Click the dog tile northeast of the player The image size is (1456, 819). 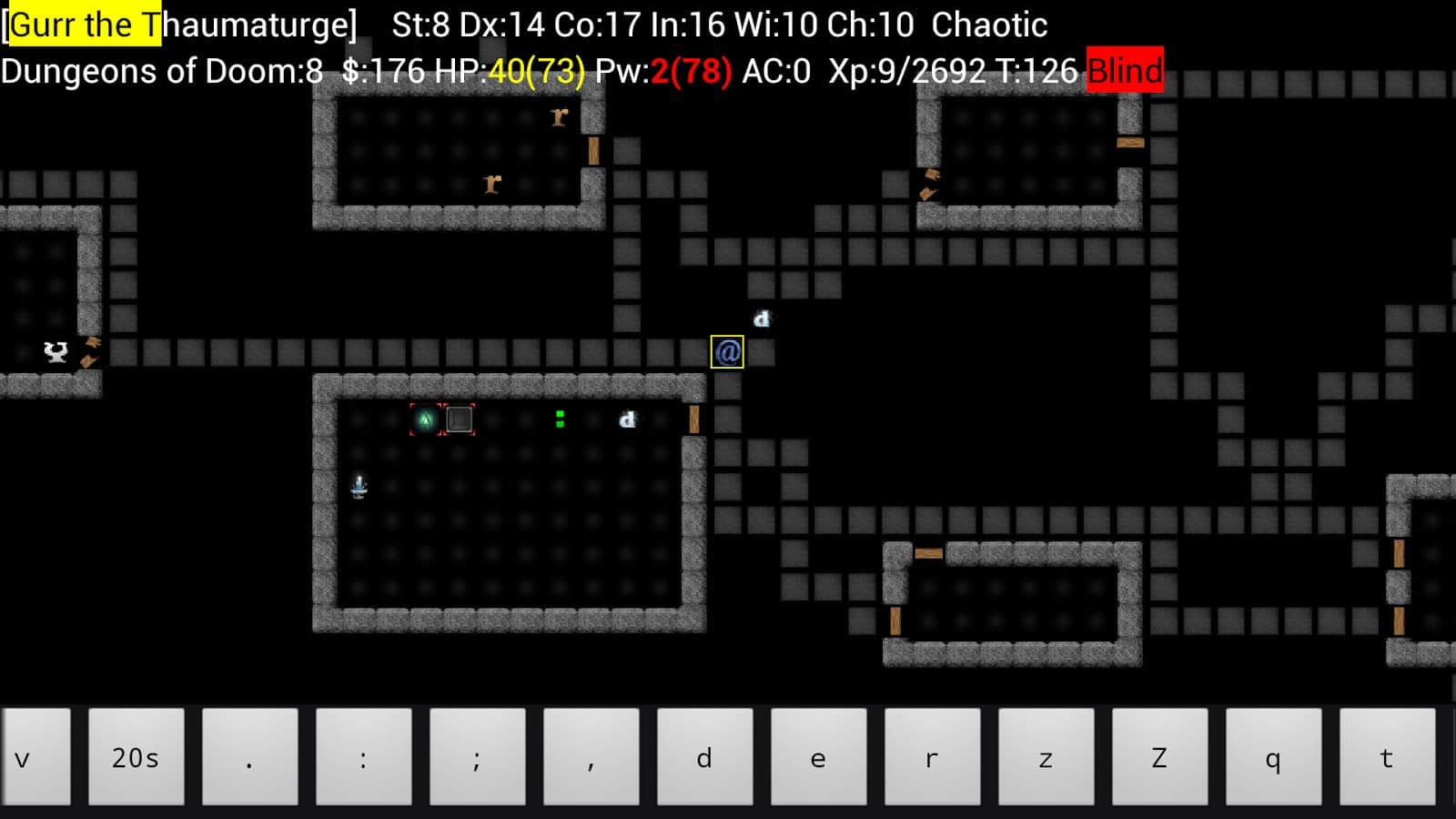(763, 318)
